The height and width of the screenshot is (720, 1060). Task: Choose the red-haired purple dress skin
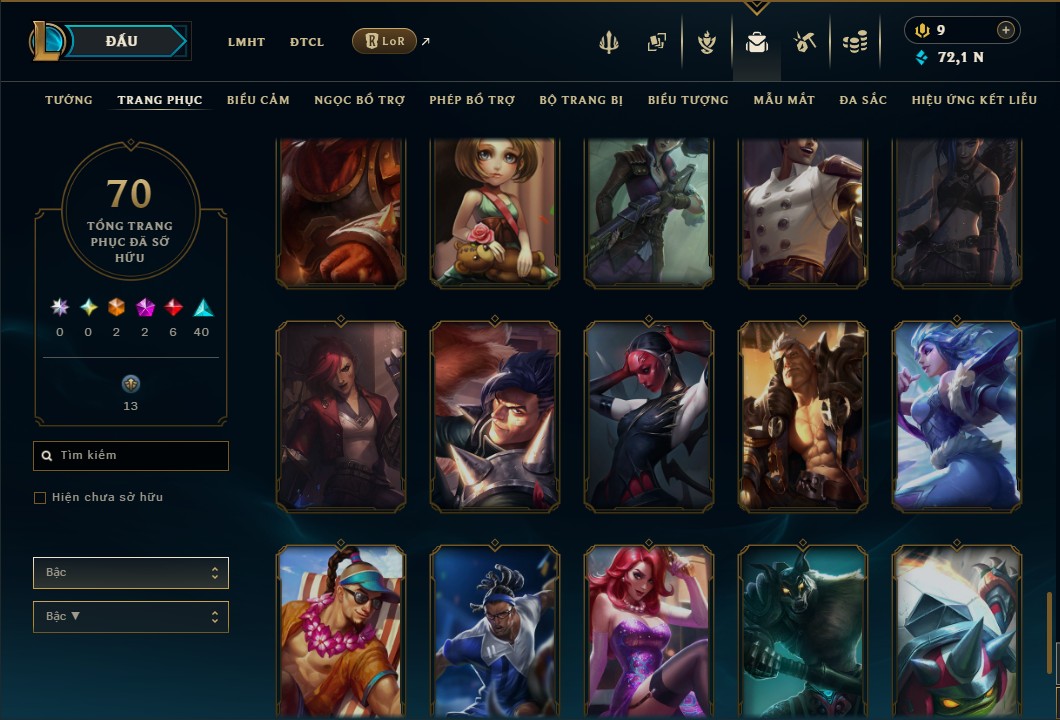point(649,632)
